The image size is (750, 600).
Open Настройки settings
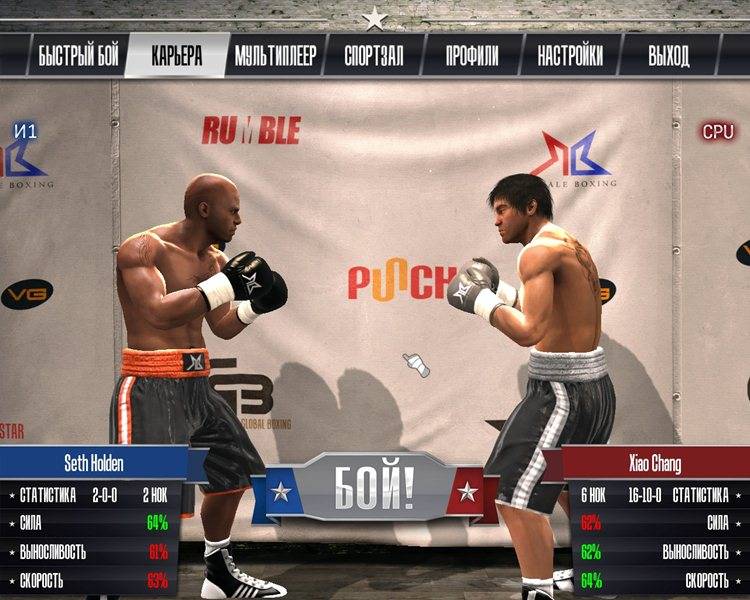point(570,56)
